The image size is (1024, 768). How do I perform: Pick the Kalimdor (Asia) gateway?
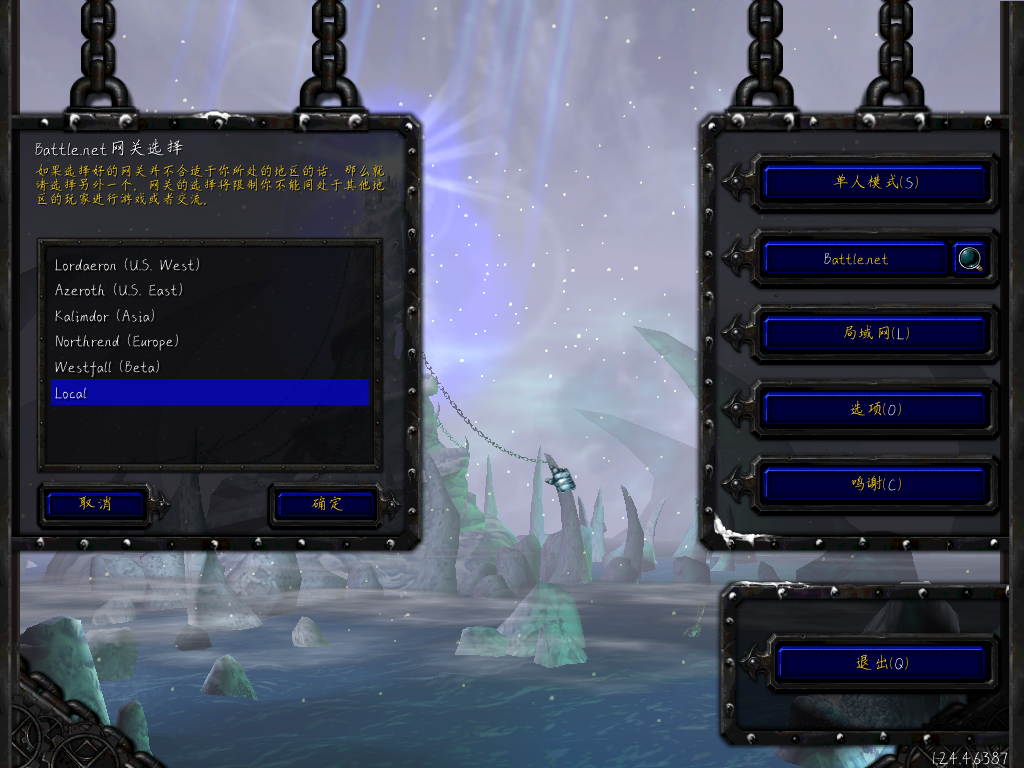(x=105, y=316)
